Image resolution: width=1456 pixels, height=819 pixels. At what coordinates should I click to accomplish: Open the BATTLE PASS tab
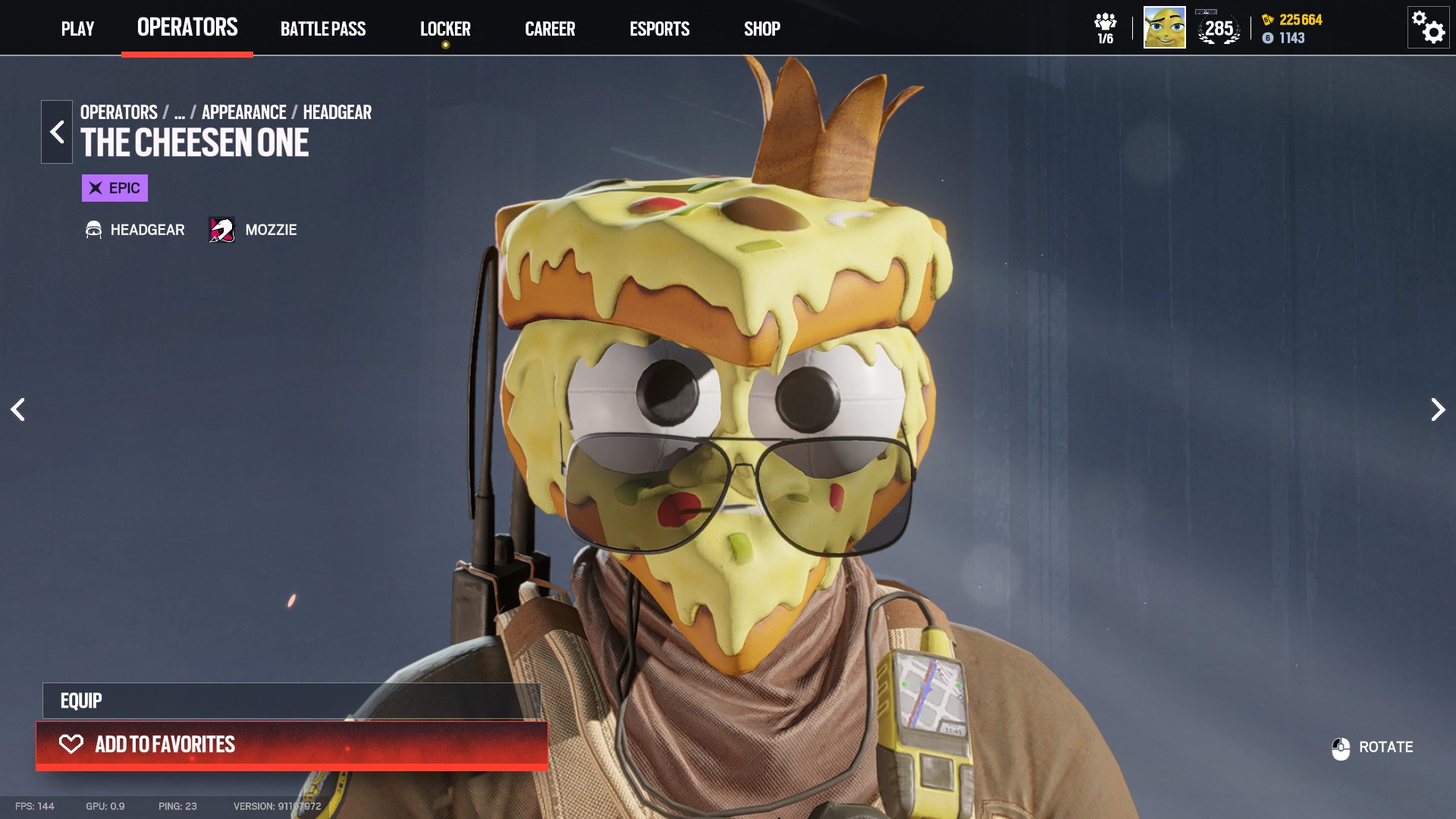coord(323,29)
